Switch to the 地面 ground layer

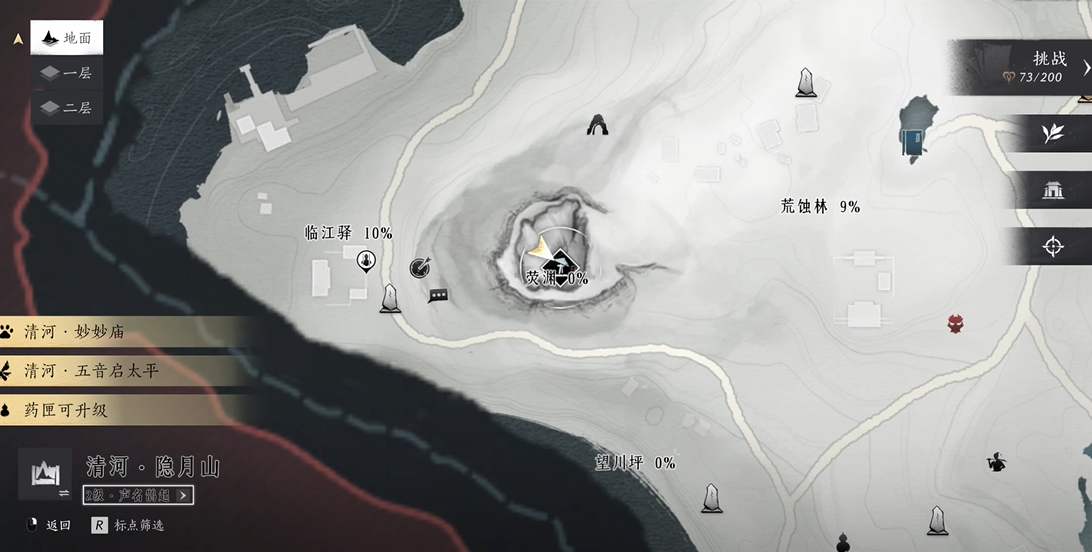click(67, 39)
